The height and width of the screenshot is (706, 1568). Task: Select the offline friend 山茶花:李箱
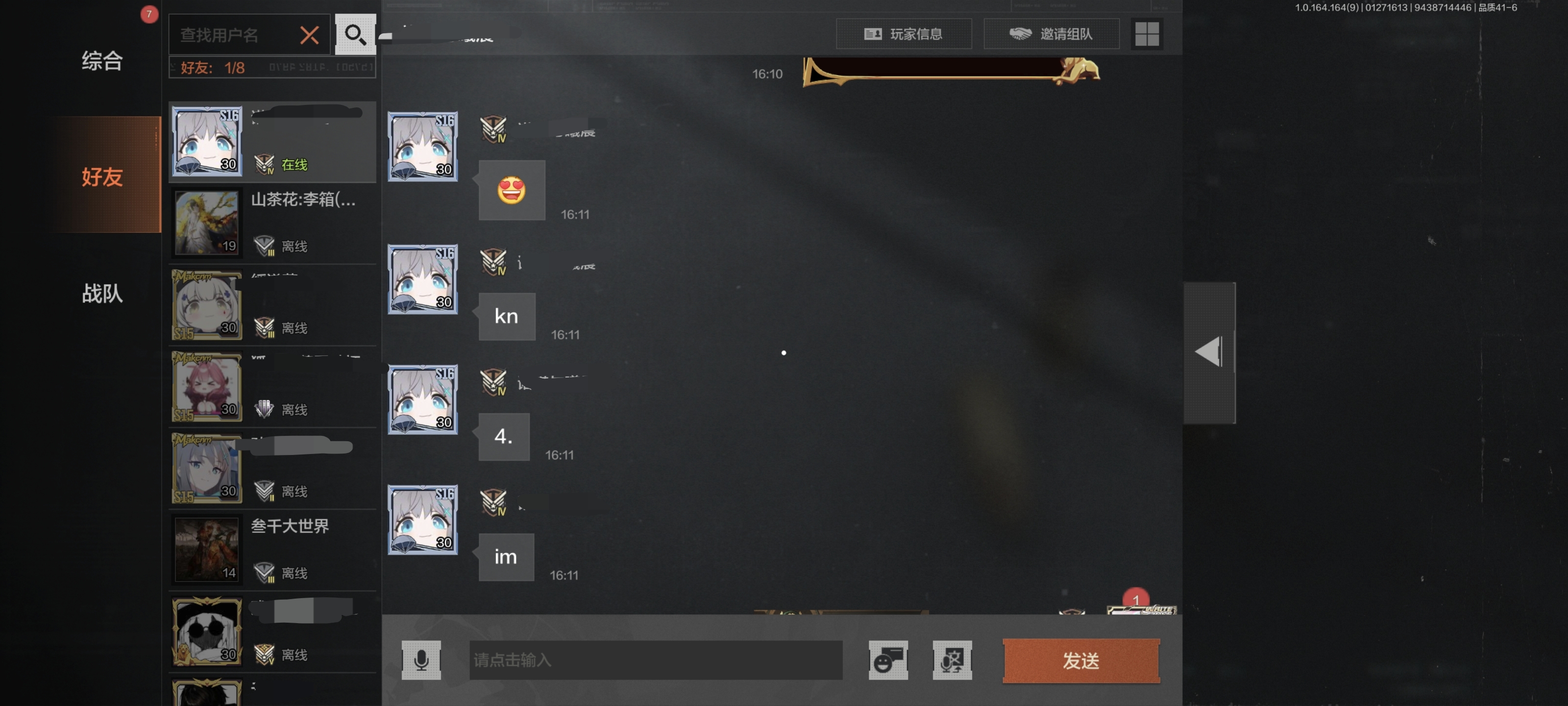pos(272,223)
